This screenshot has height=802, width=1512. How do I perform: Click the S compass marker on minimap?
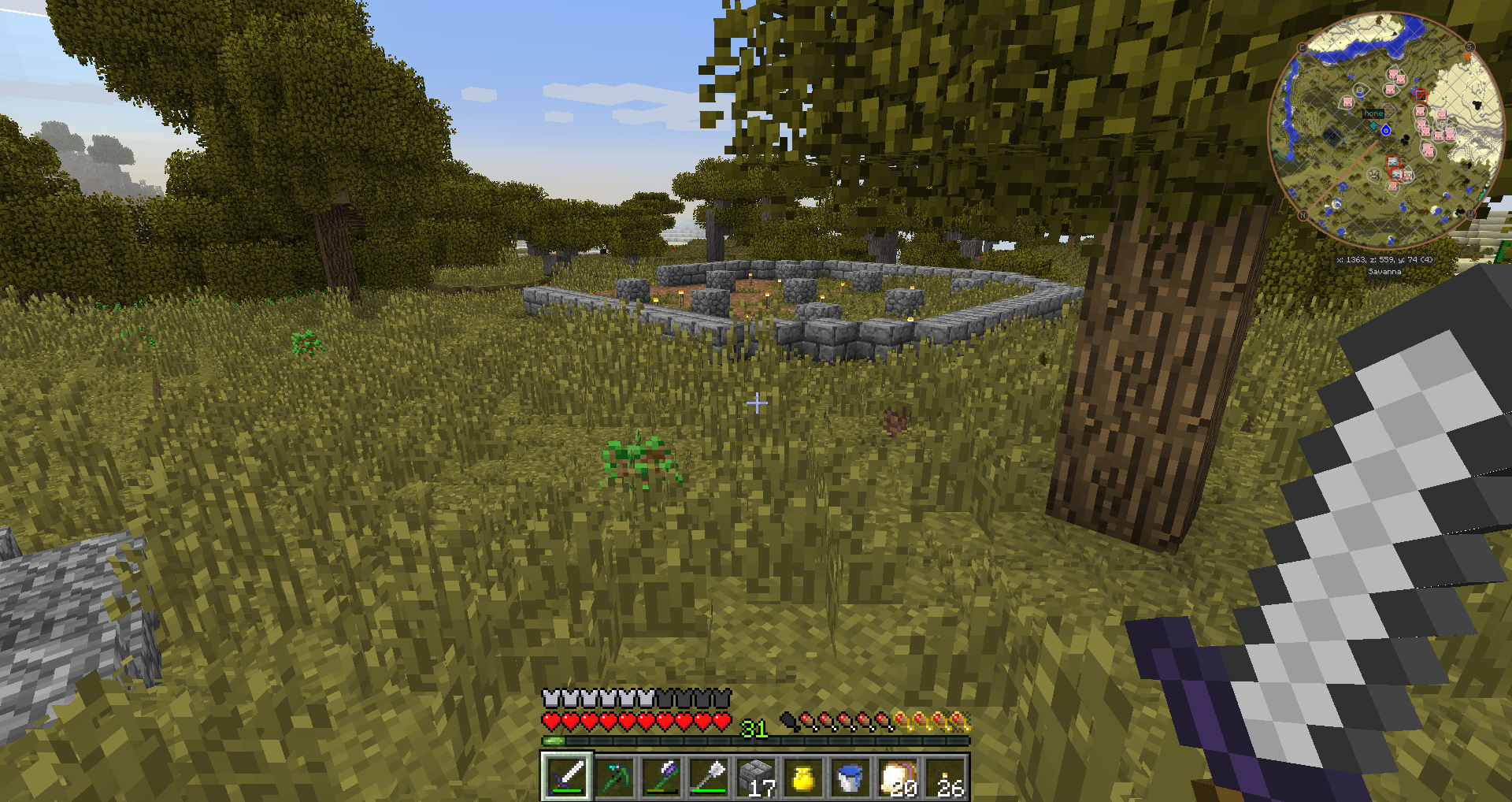[1469, 47]
